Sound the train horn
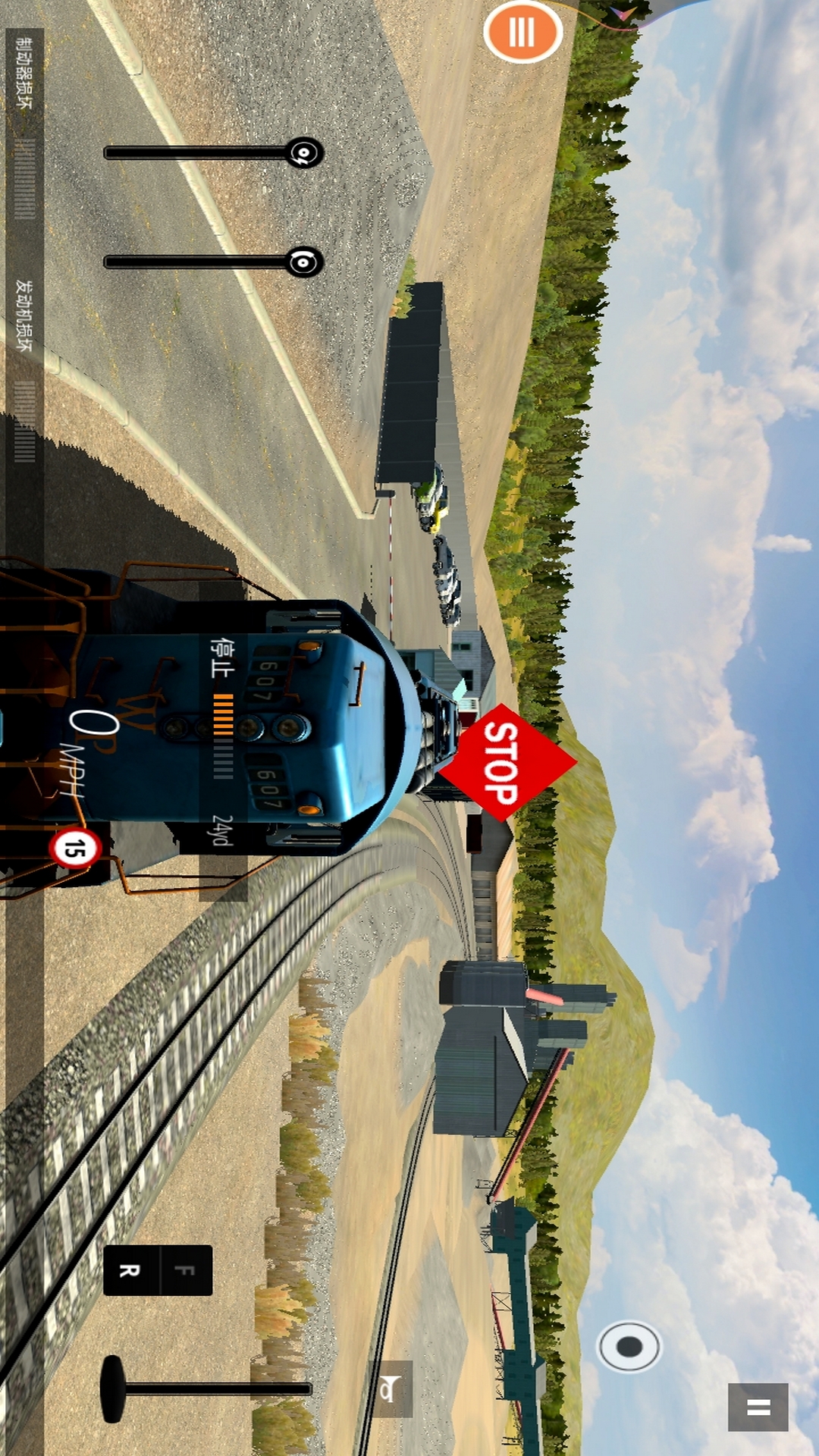 click(x=390, y=1389)
